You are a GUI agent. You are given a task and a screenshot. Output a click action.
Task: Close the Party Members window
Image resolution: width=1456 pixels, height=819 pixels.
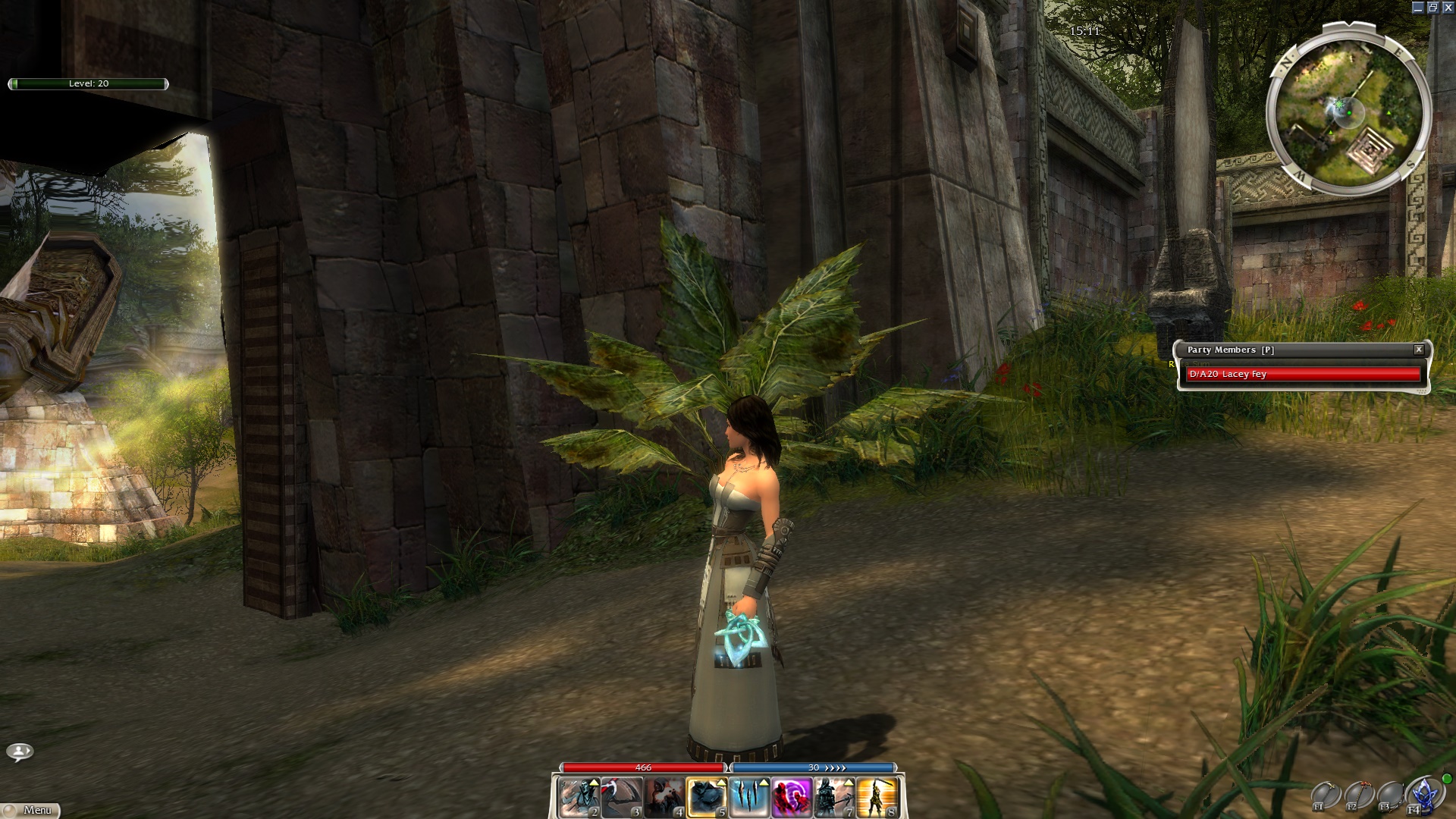tap(1418, 350)
